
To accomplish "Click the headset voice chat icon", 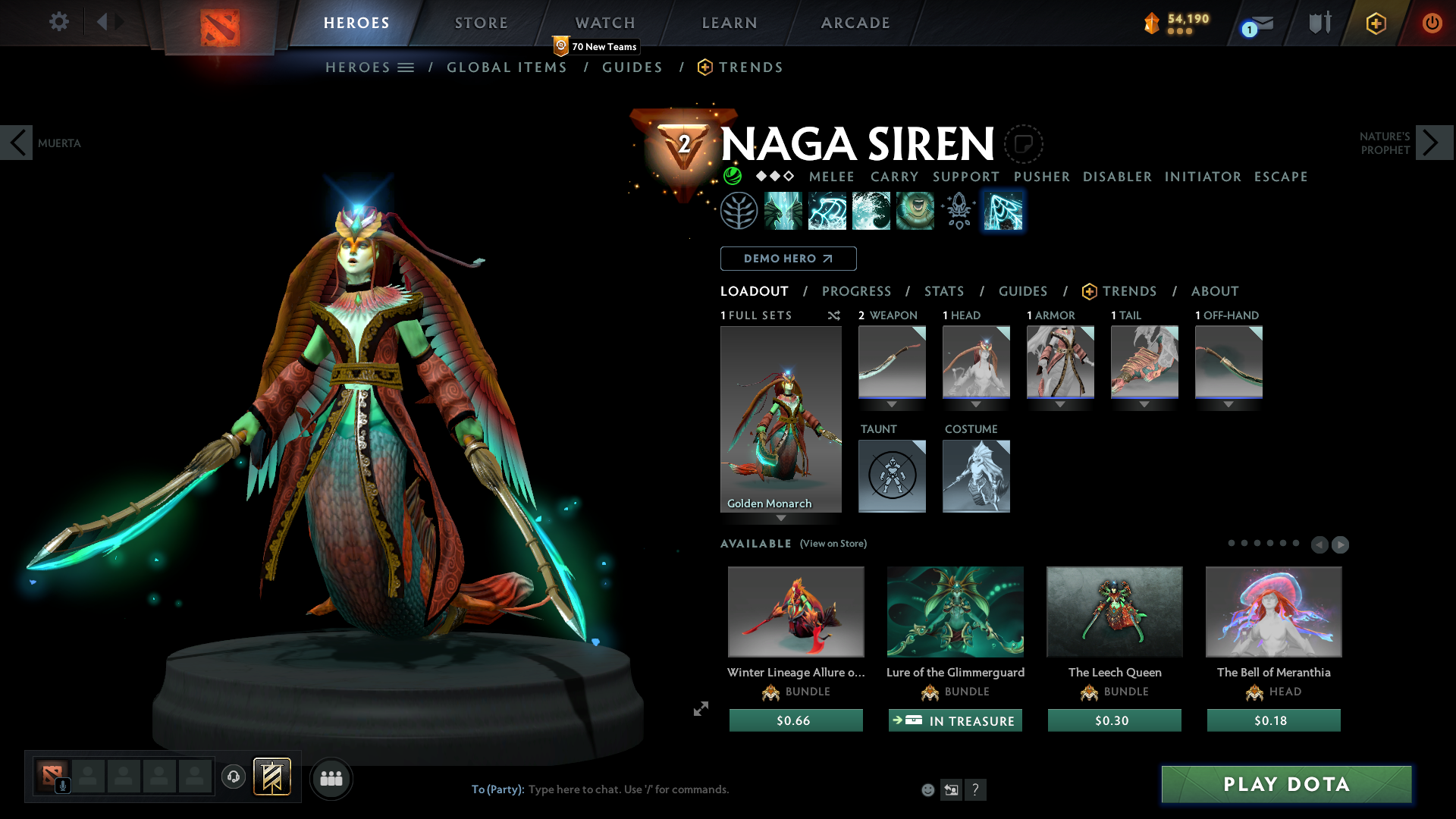I will point(233,777).
